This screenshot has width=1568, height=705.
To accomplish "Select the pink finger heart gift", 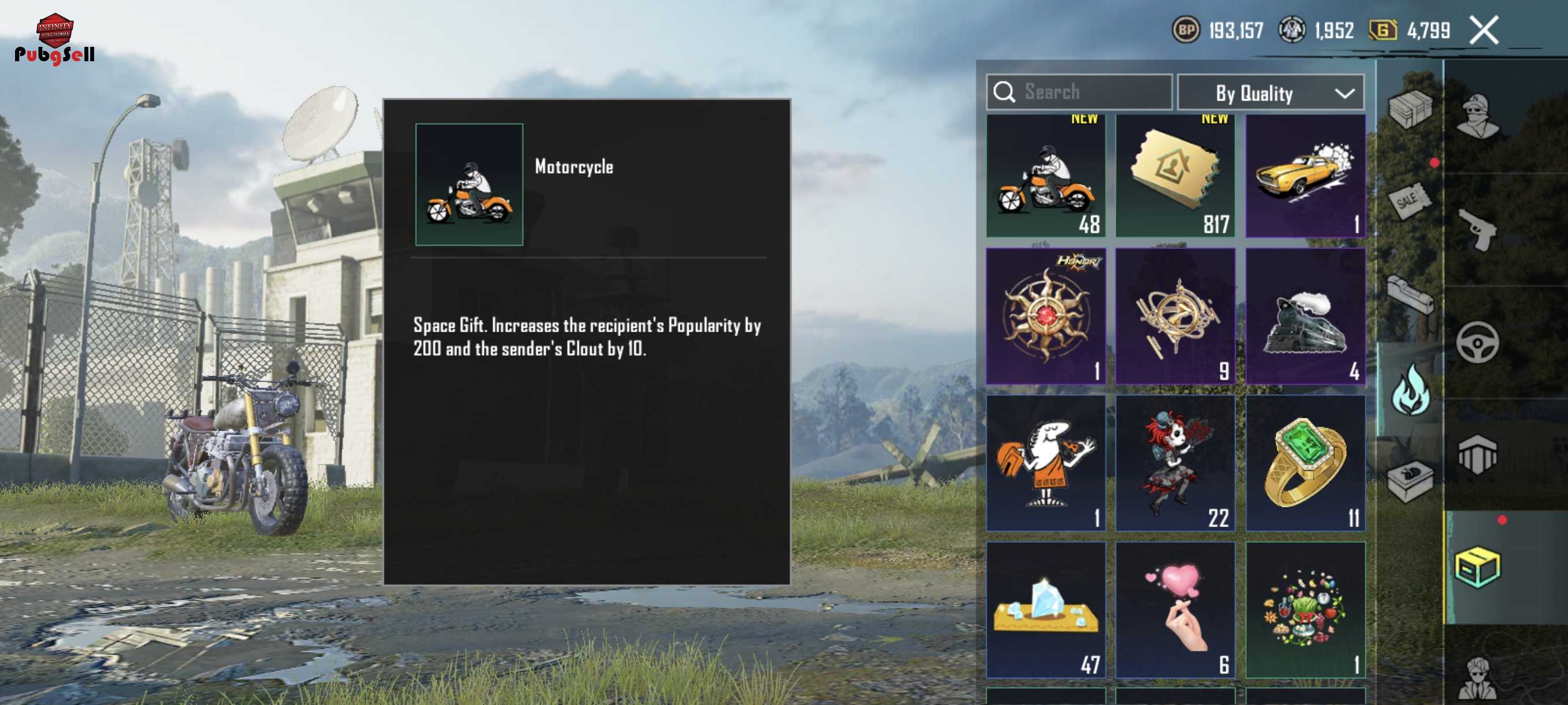I will (1175, 610).
